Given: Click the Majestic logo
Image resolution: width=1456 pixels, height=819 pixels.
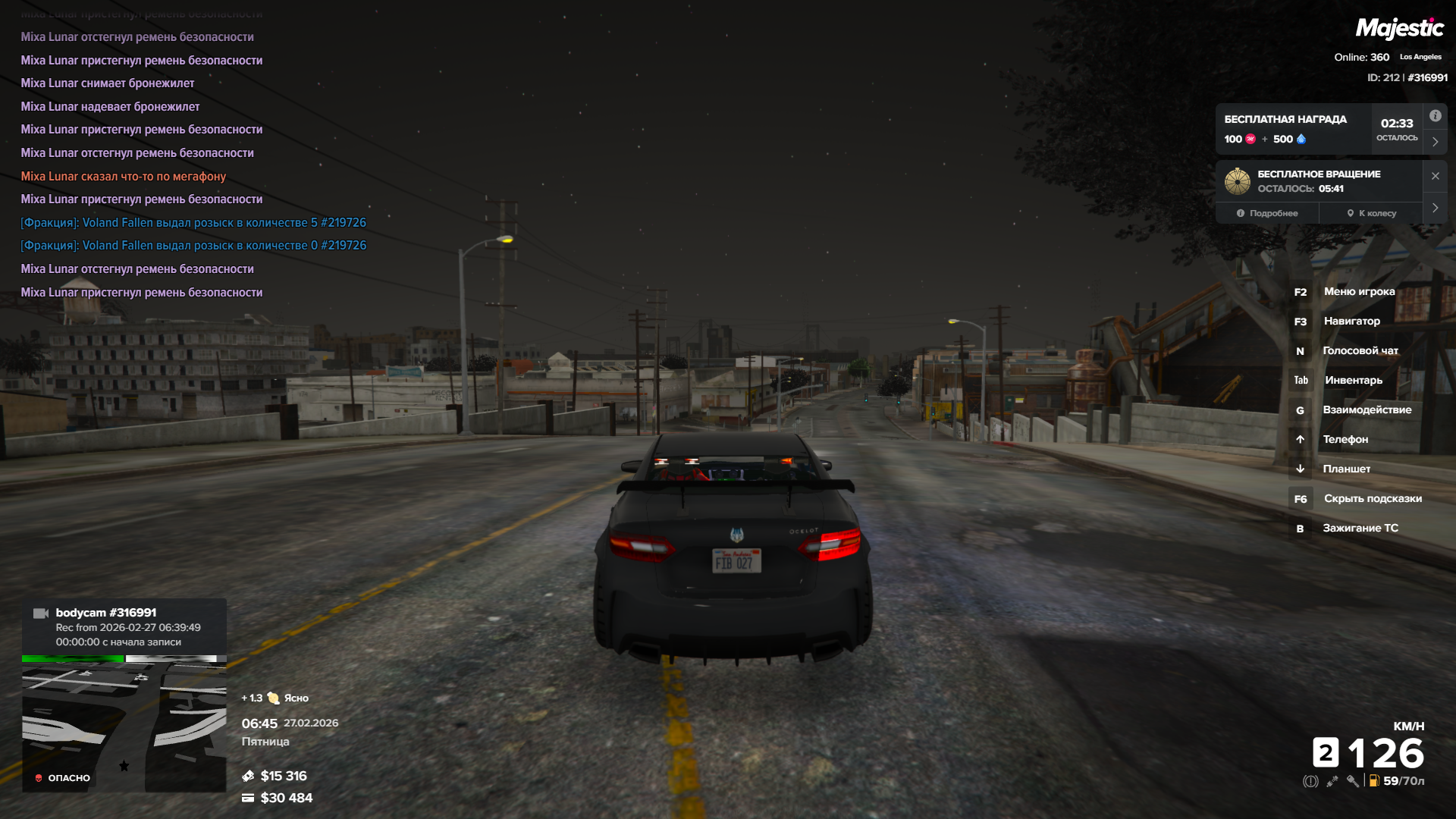Looking at the screenshot, I should (1399, 29).
